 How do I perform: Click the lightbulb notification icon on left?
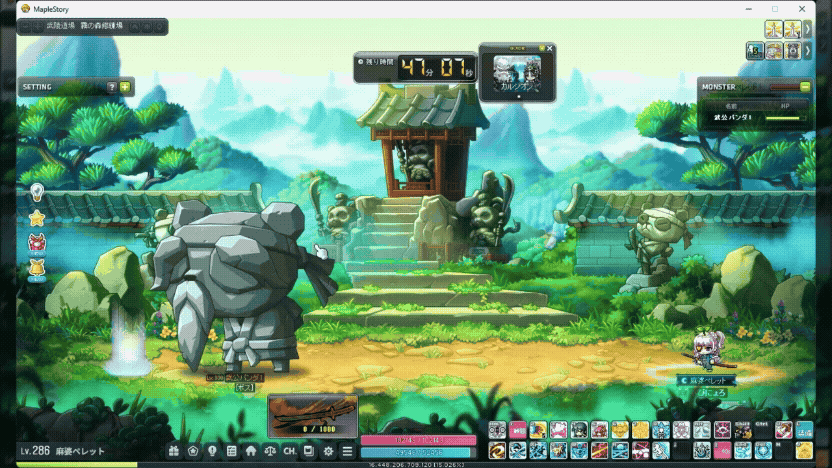[x=37, y=191]
